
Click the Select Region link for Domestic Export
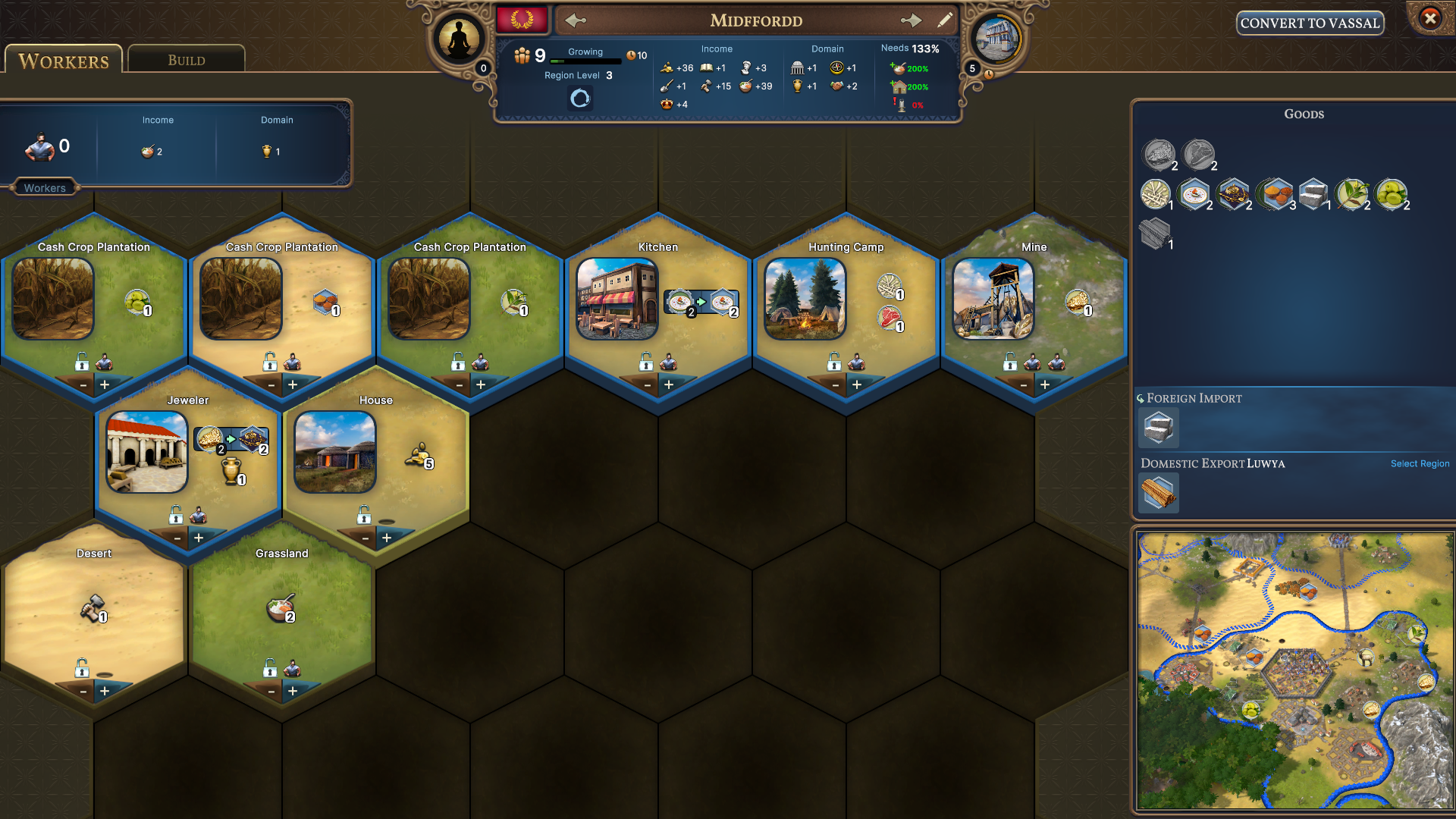[x=1420, y=463]
